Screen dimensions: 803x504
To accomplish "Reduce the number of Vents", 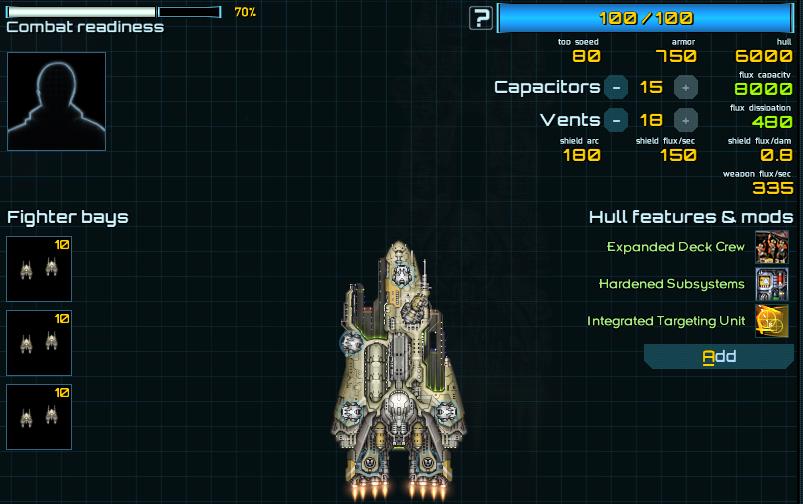I will (616, 120).
